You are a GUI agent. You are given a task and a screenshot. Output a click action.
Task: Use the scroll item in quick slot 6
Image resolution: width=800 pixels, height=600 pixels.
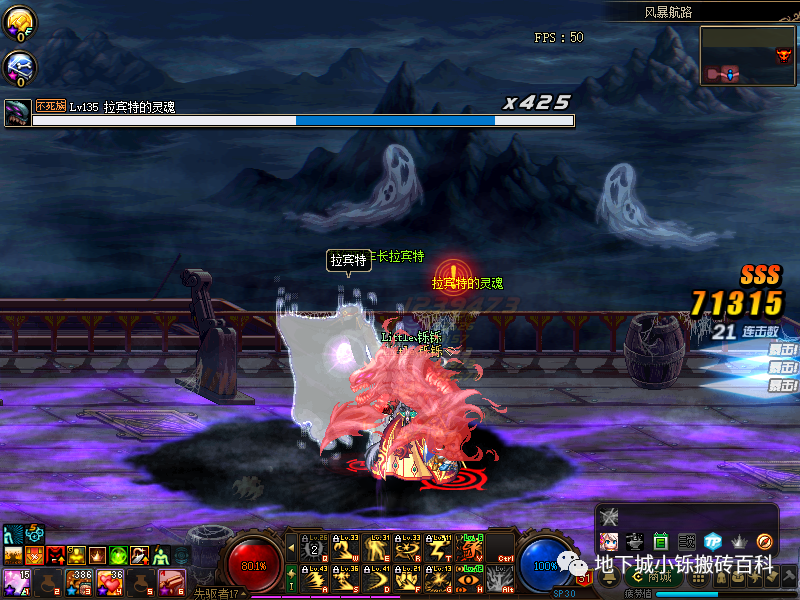[x=171, y=581]
